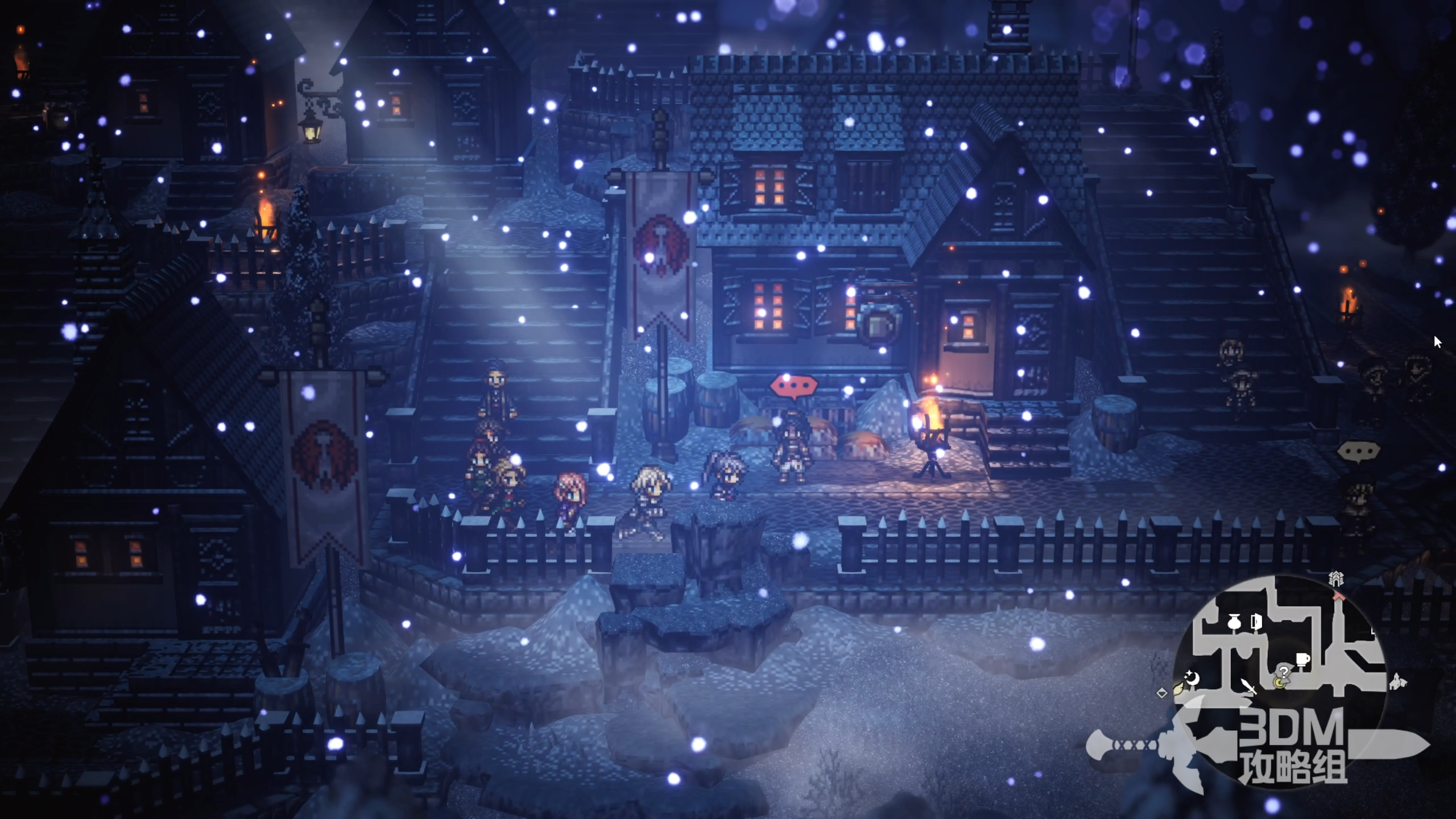This screenshot has height=819, width=1456.
Task: Select the diamond marker left of minimap
Action: click(1162, 693)
